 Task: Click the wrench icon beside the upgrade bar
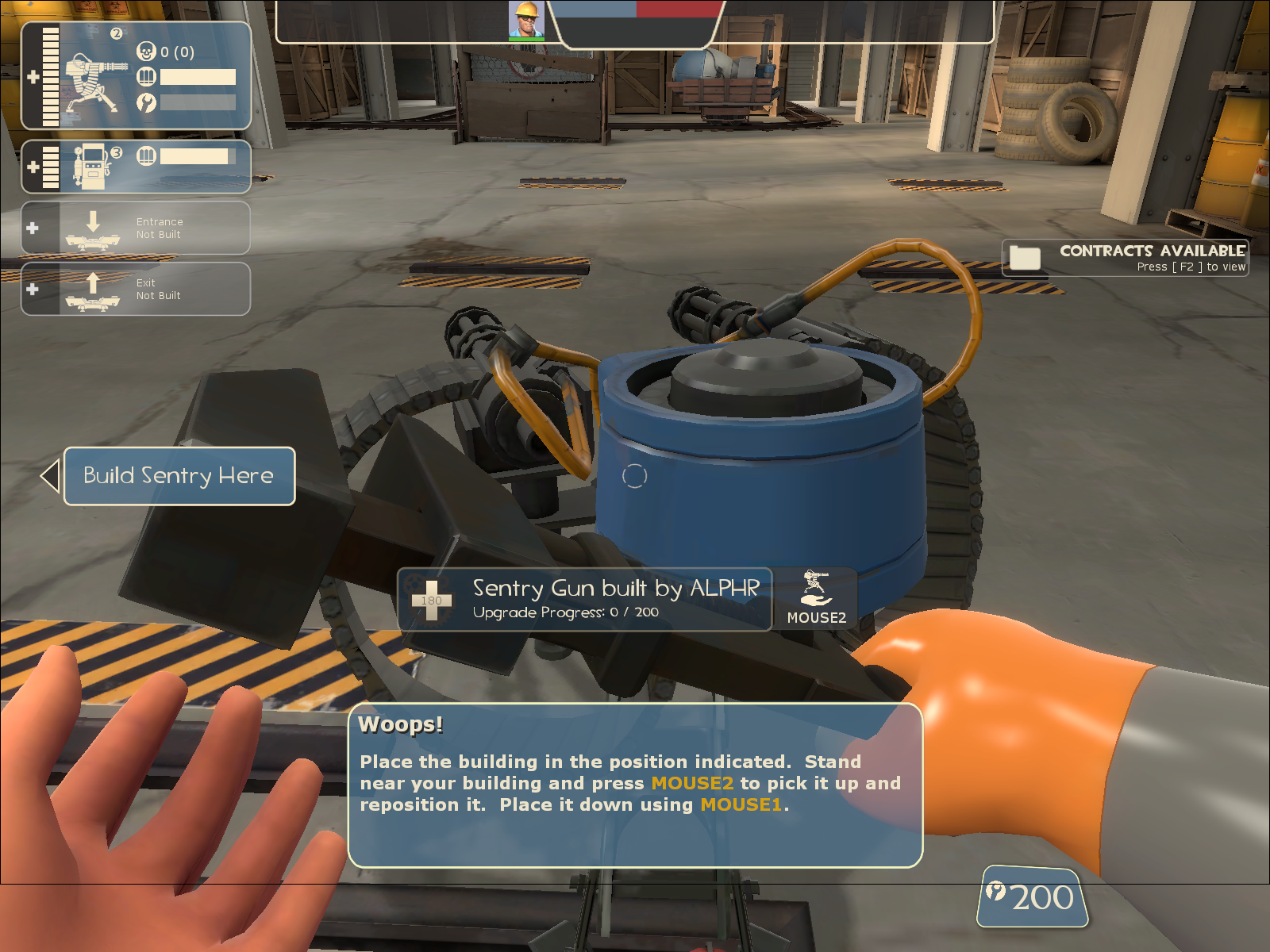(145, 102)
